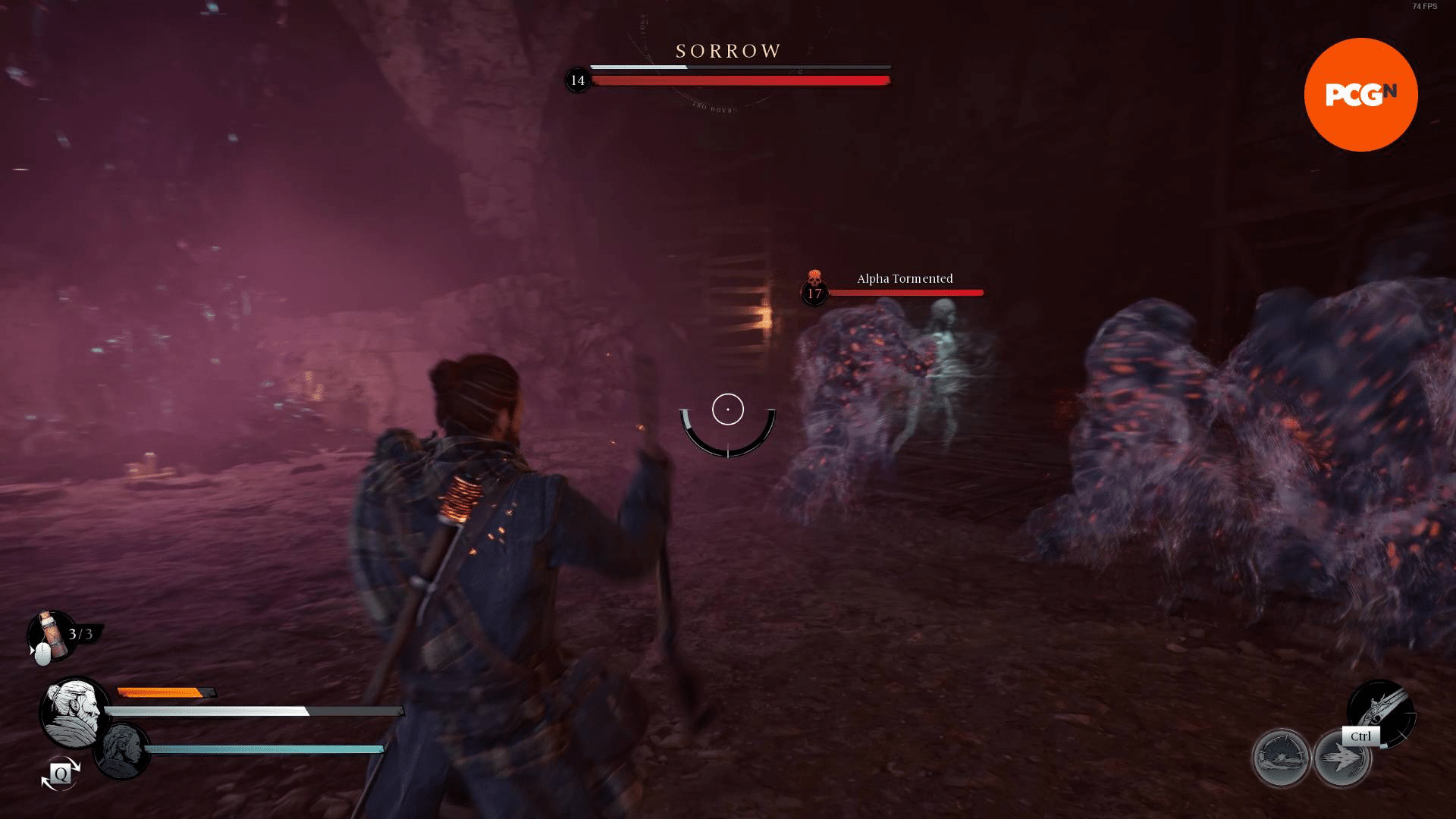Click the skull level 14 badge on Sorrow's bar
Image resolution: width=1456 pixels, height=819 pixels.
click(577, 79)
